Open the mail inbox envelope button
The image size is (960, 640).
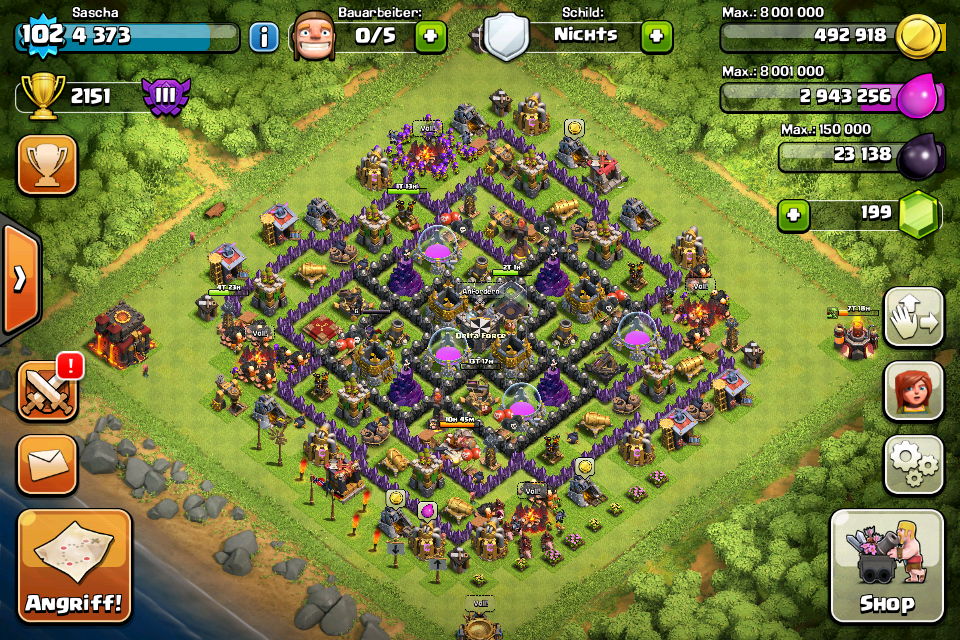point(47,464)
